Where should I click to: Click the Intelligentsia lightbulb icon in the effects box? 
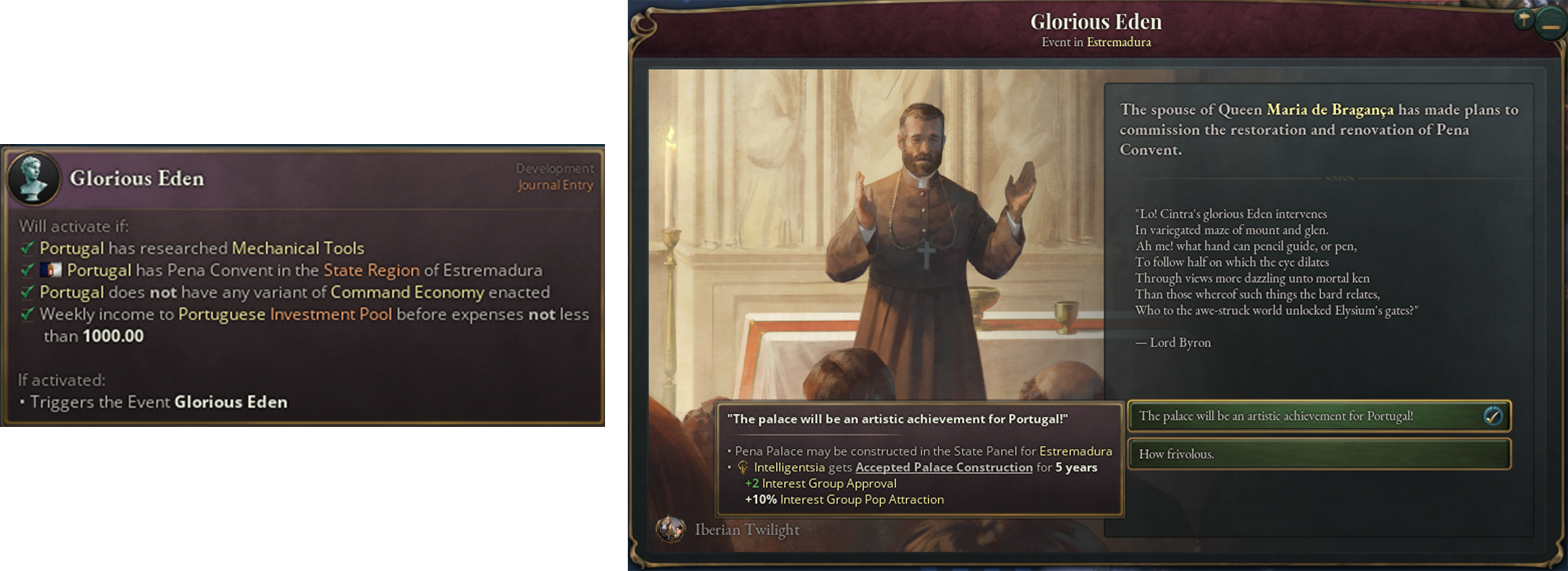point(744,467)
